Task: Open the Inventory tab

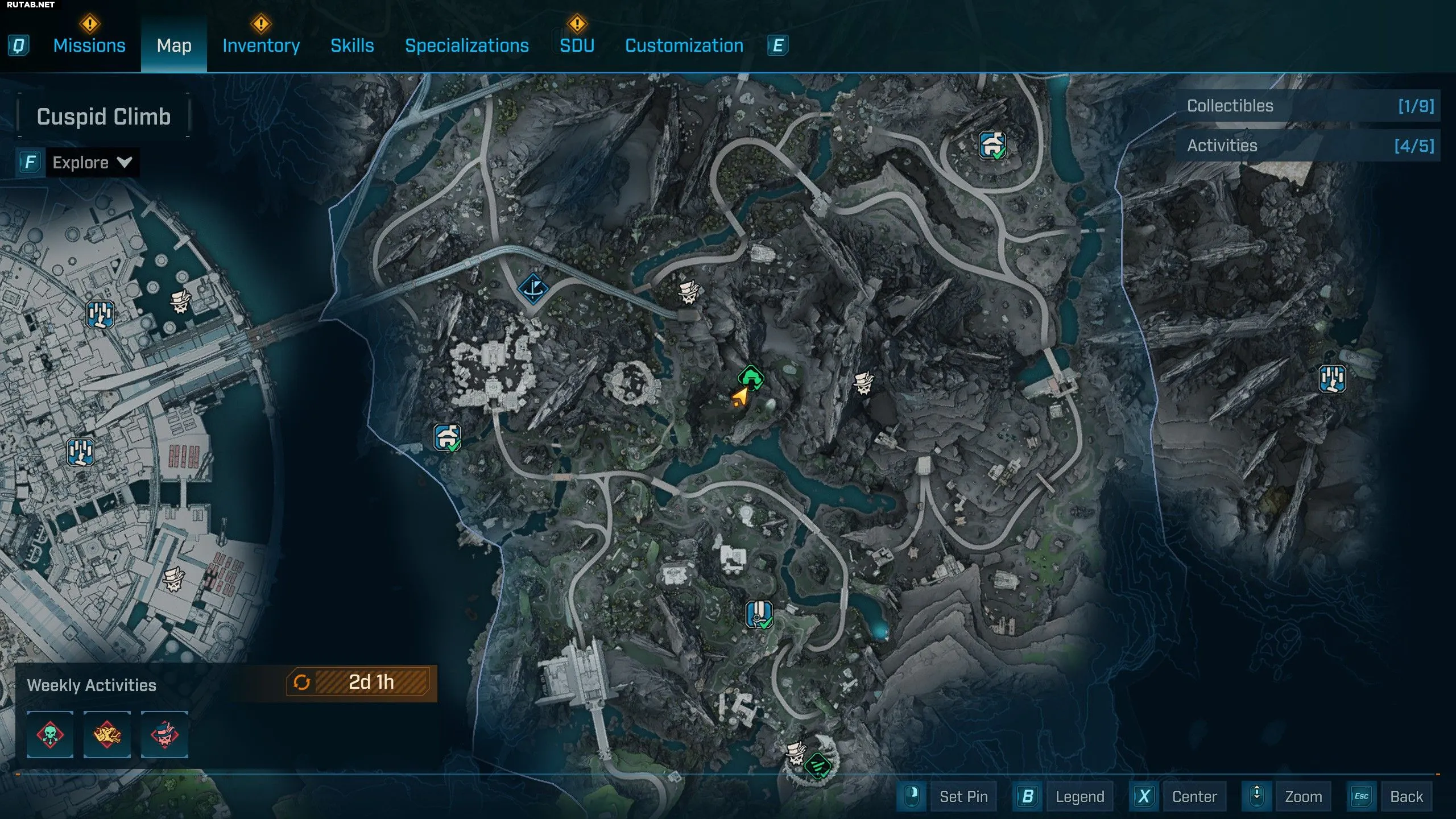Action: tap(261, 45)
